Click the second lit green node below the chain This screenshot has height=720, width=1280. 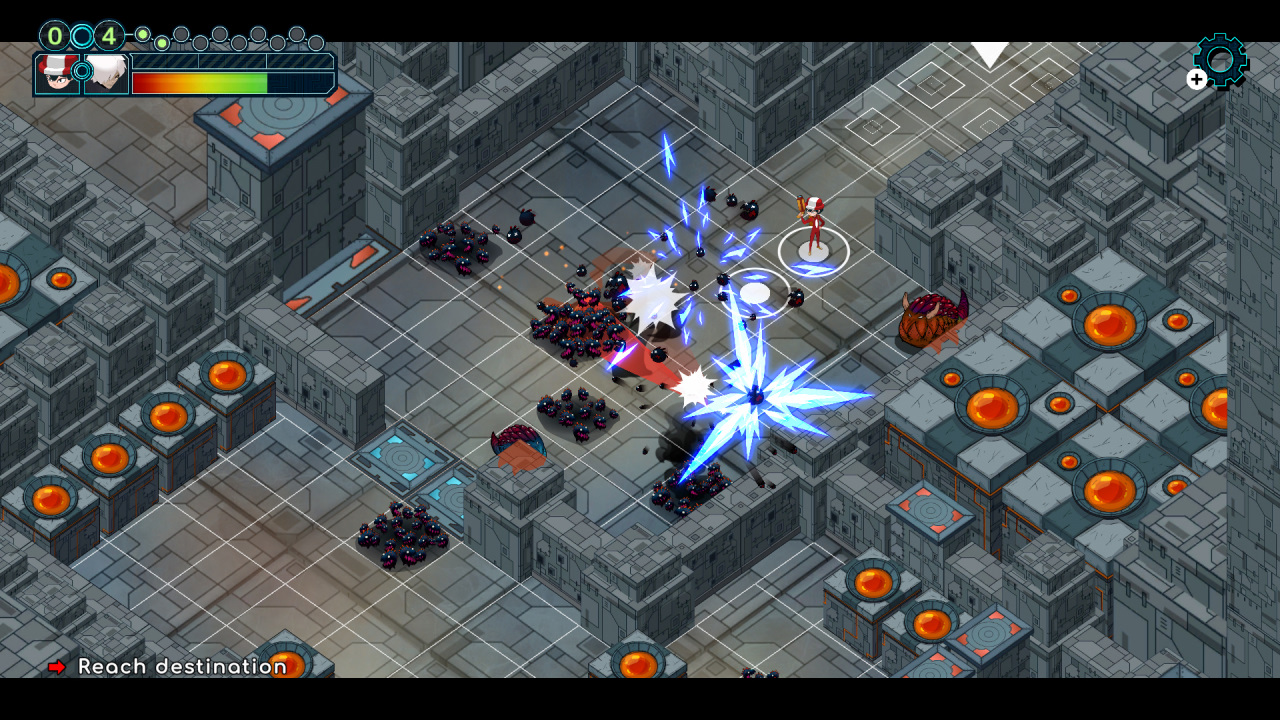(160, 44)
